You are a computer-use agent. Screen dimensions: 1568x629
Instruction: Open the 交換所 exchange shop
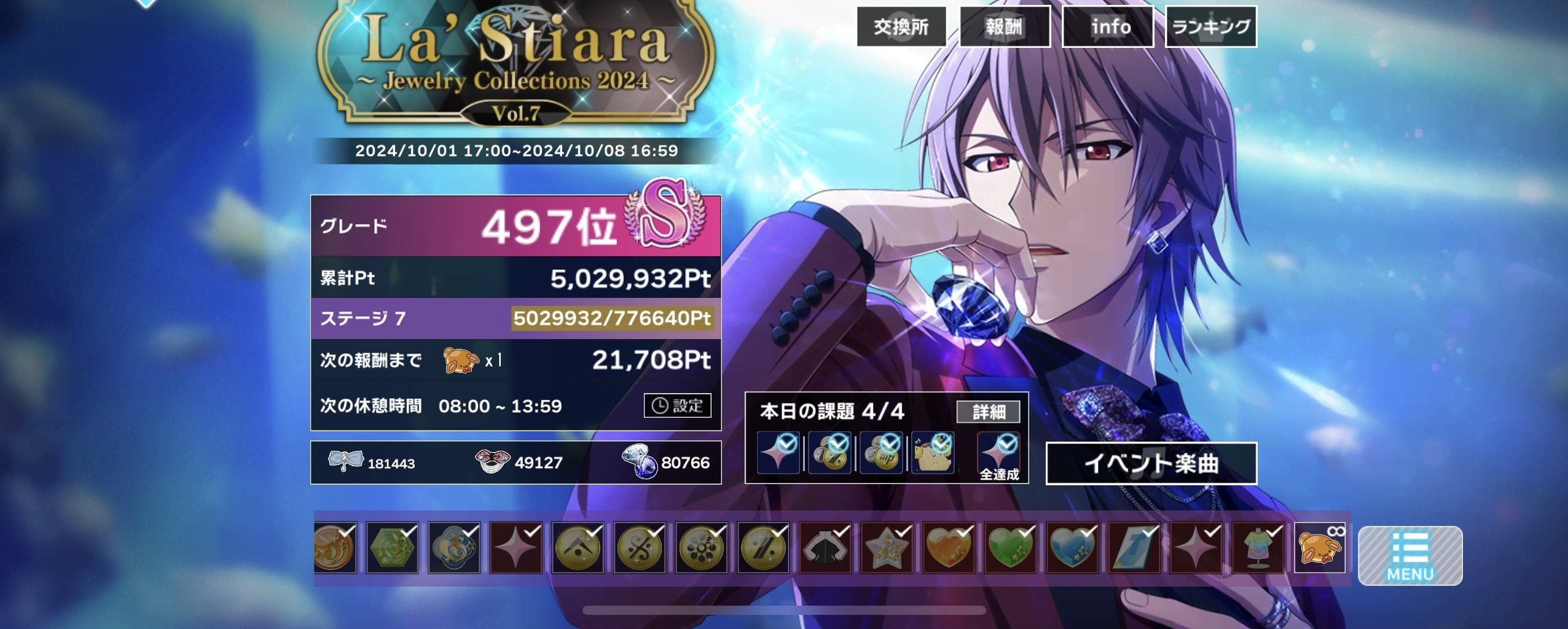coord(901,26)
